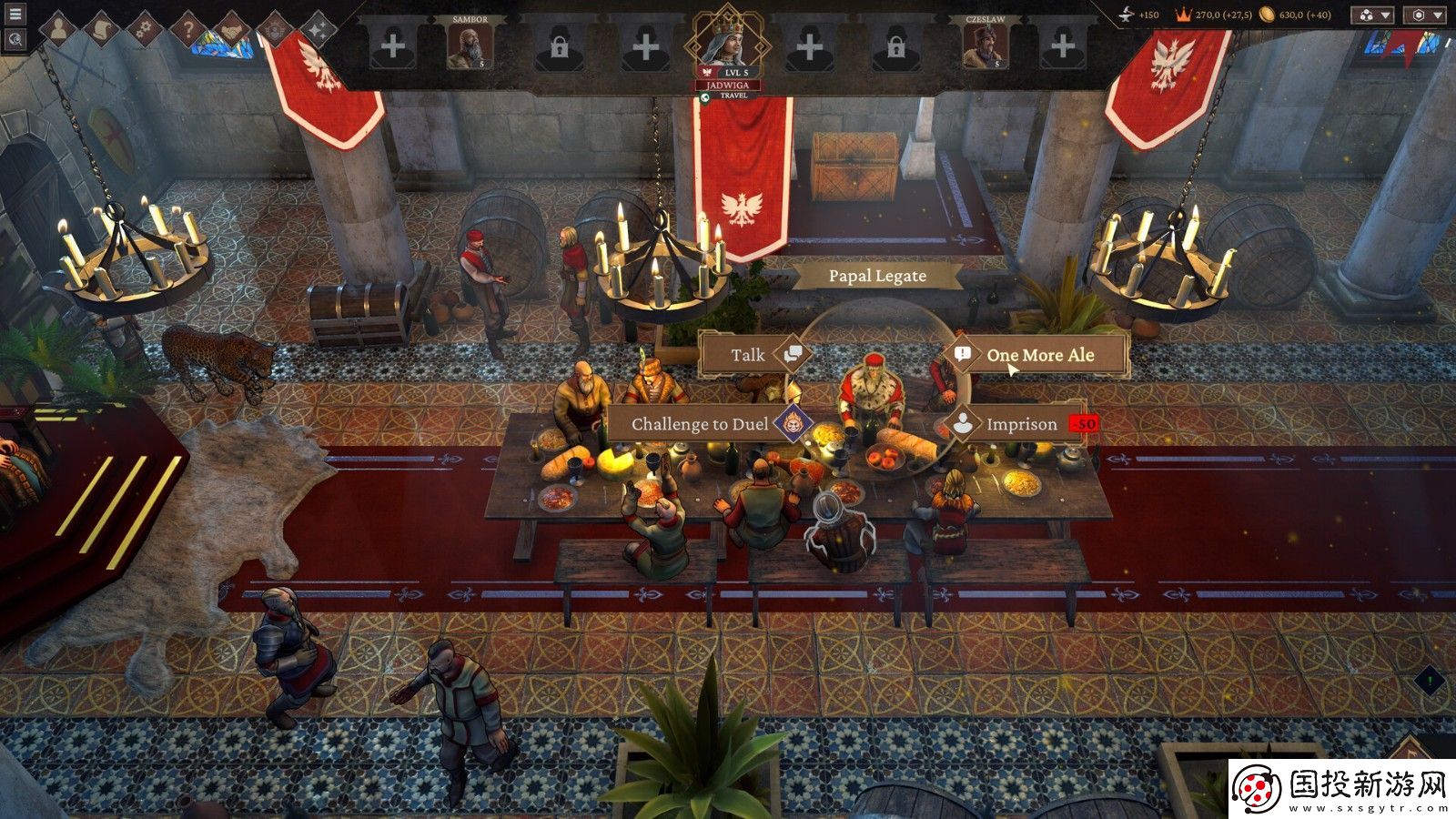Expand the hexagon icon dropdown

pos(1425,15)
